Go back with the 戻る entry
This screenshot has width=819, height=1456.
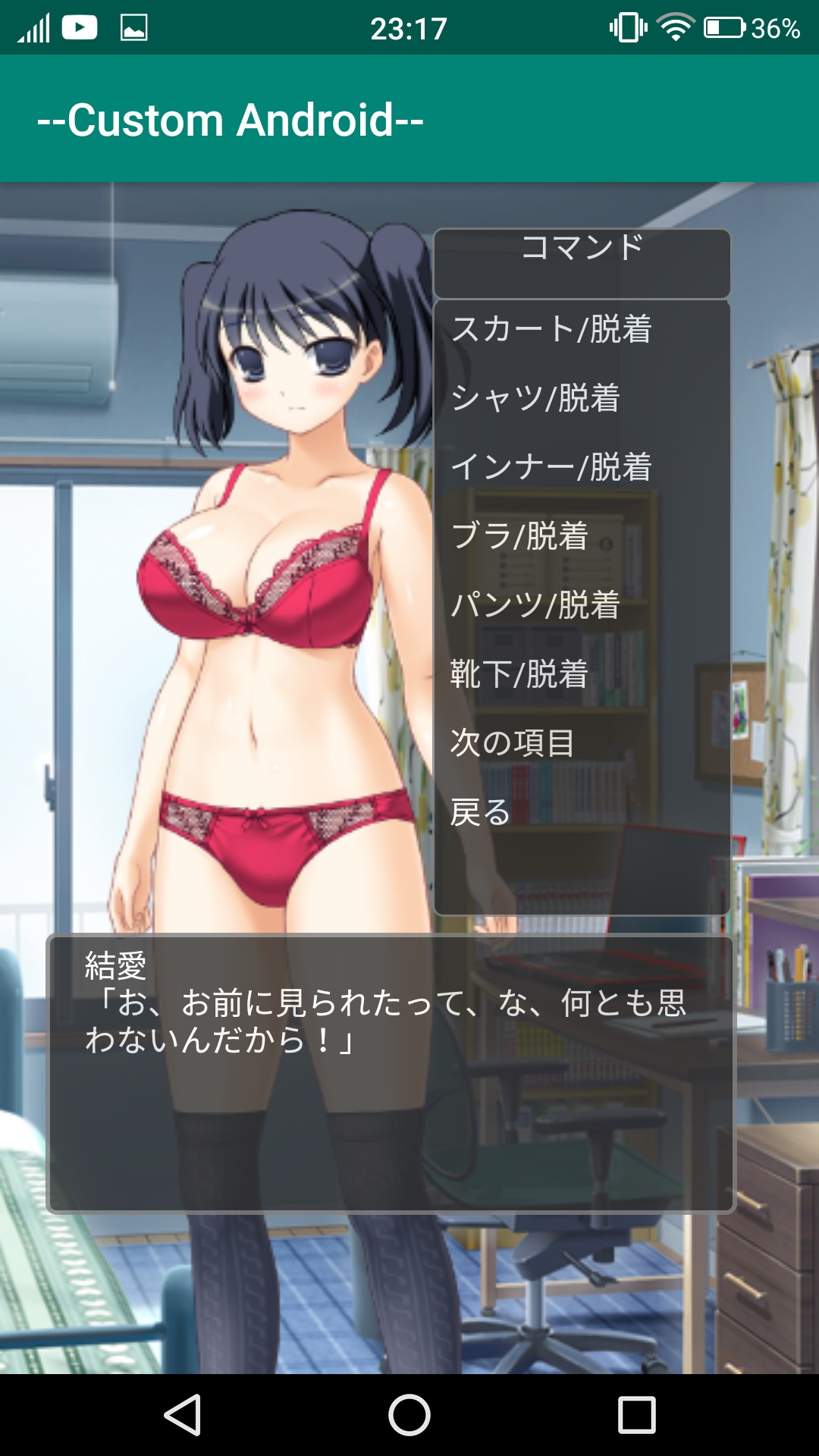click(x=480, y=812)
